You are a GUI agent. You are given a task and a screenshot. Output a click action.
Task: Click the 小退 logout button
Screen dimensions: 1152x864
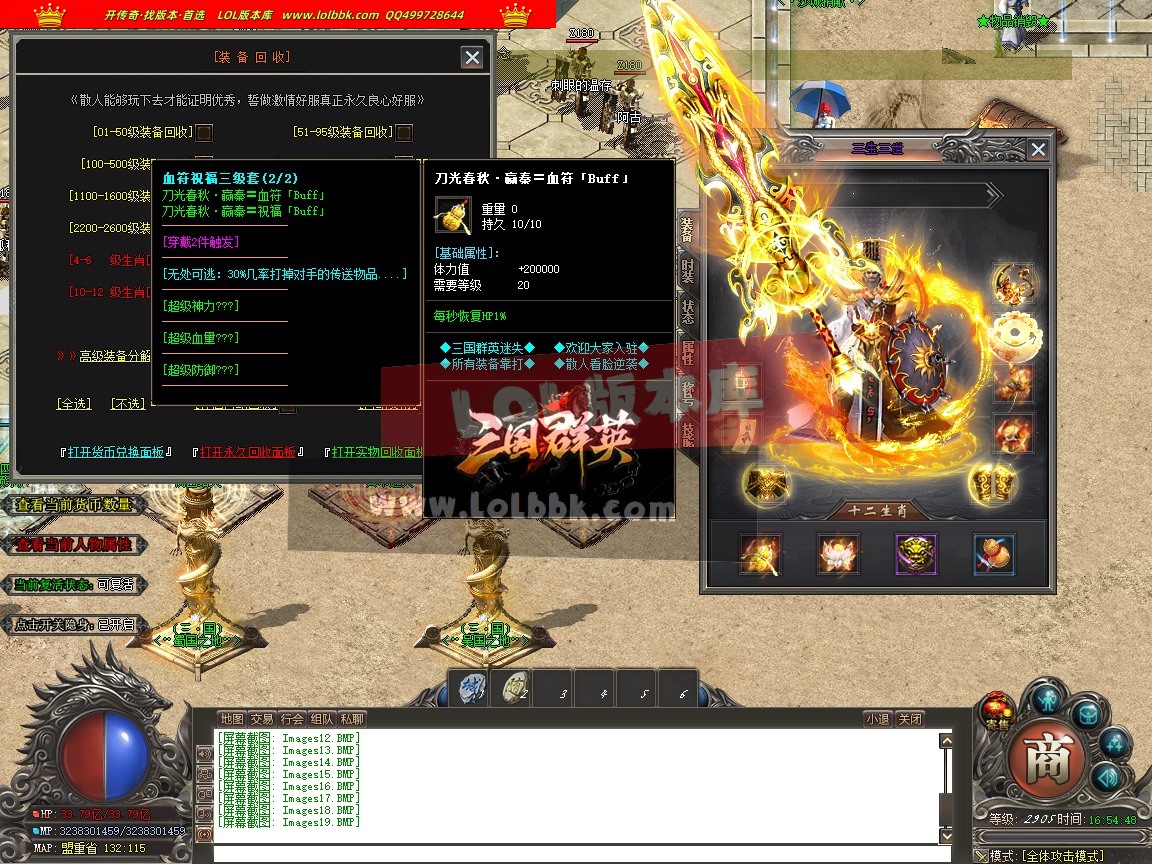click(x=877, y=719)
